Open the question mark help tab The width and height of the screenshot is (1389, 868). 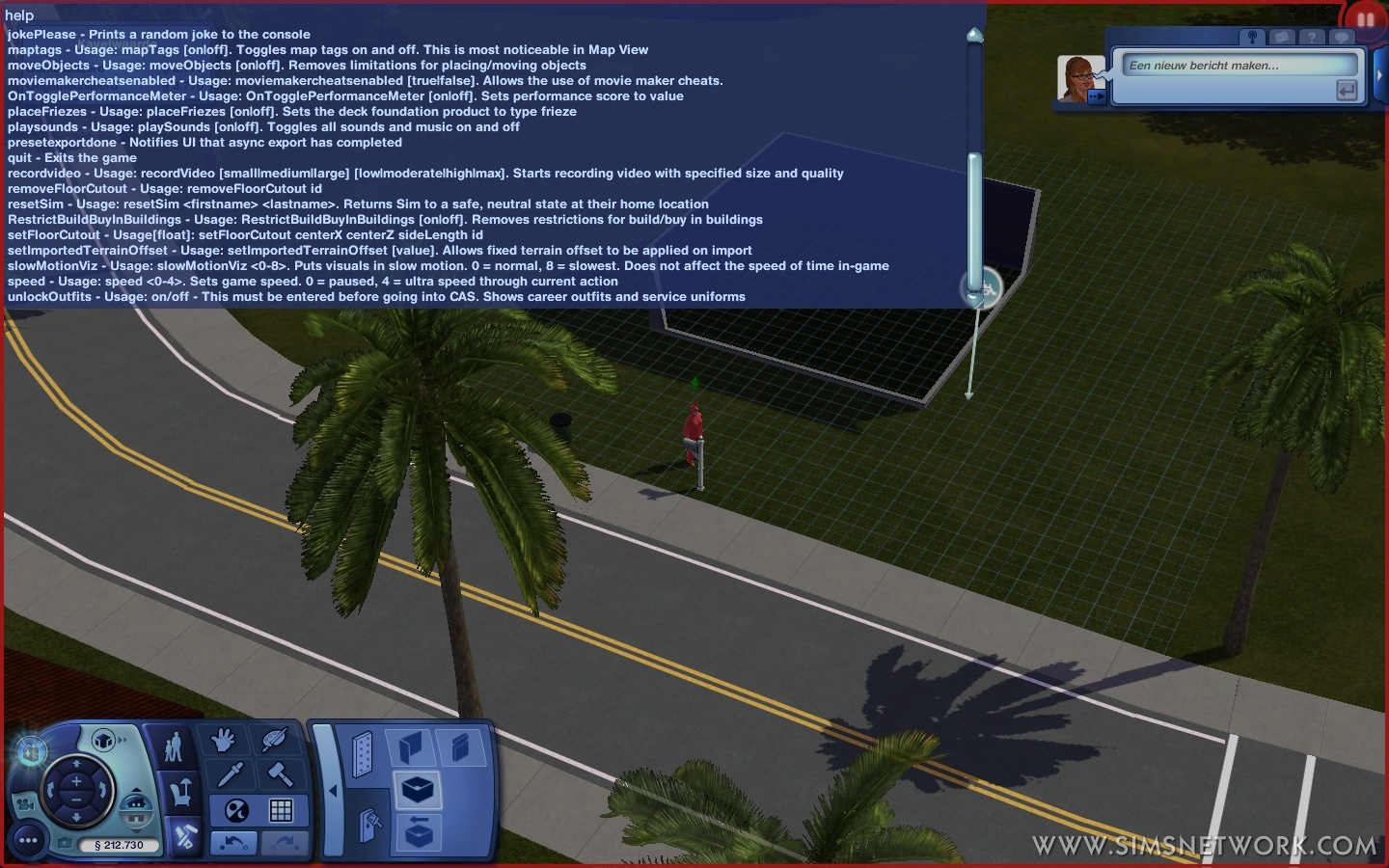(1312, 38)
